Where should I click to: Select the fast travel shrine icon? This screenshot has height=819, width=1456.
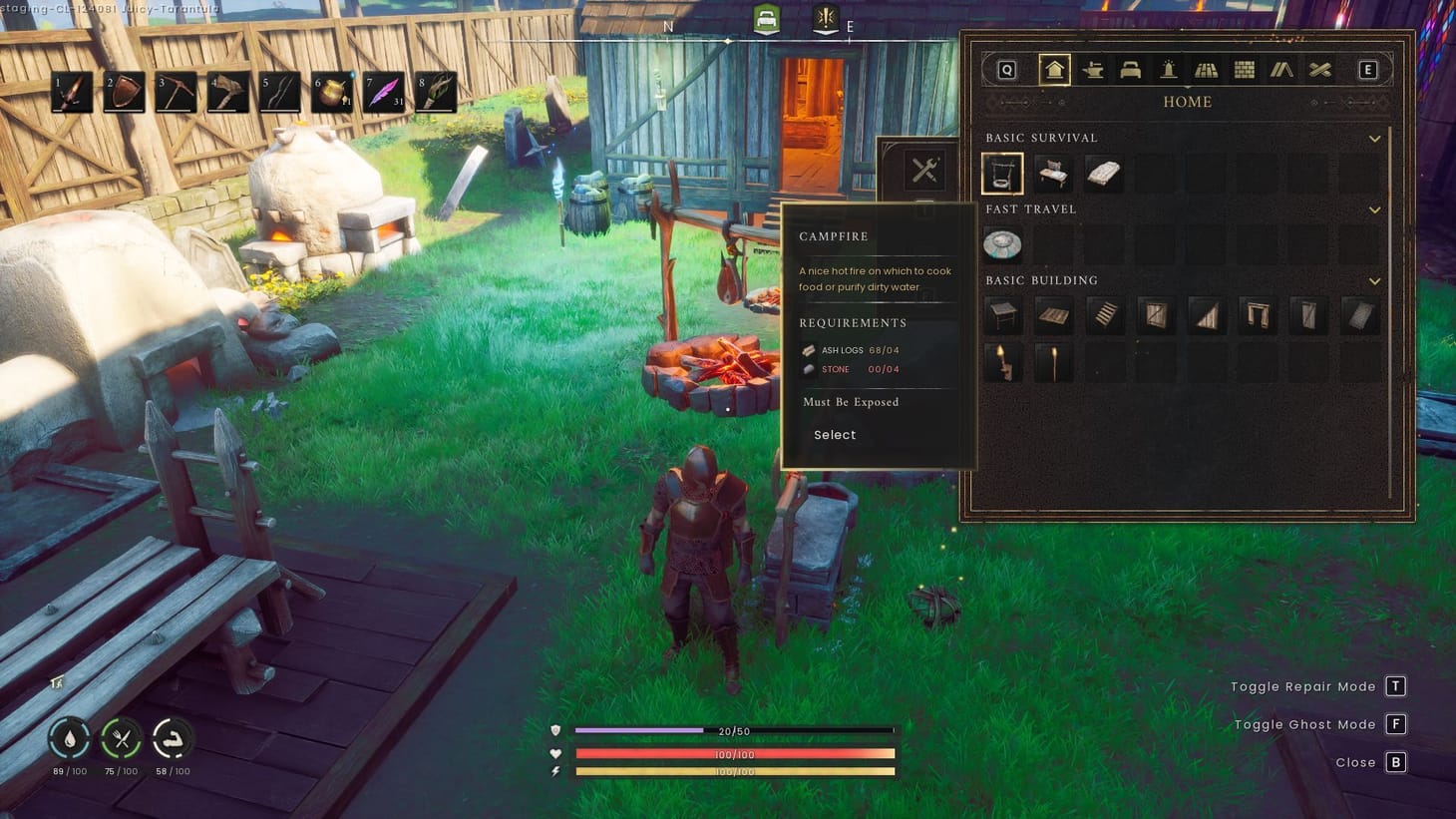point(1003,245)
